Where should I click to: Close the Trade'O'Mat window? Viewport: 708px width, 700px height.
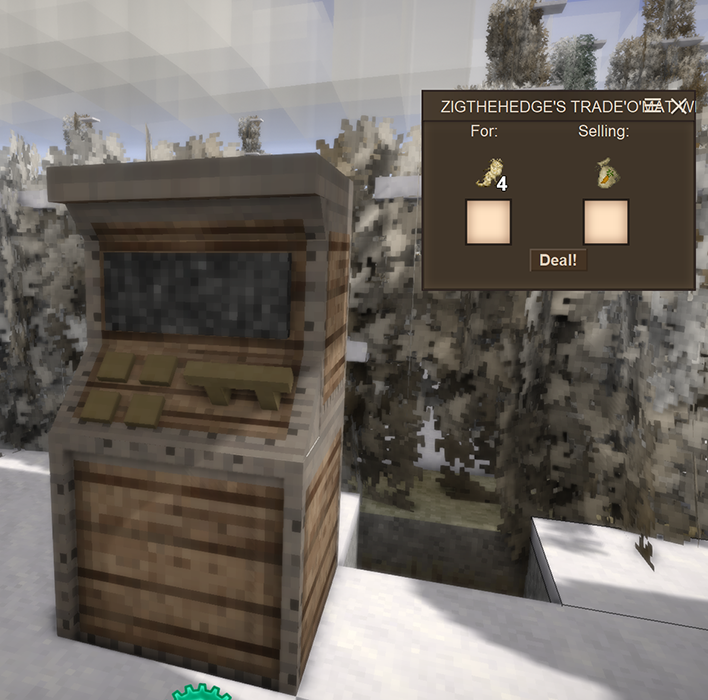coord(679,105)
